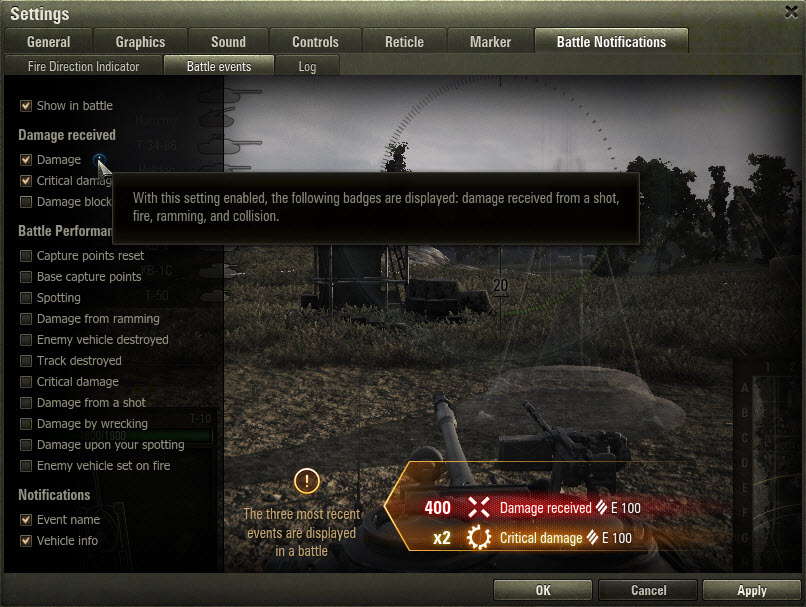The image size is (806, 607).
Task: Toggle the Vehicle info checkbox
Action: tap(26, 541)
